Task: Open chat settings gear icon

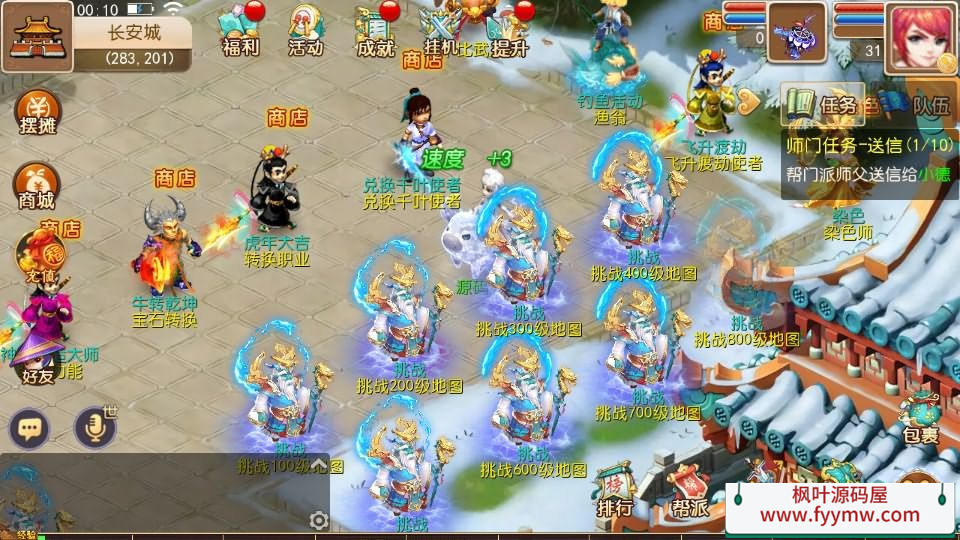Action: [x=319, y=520]
